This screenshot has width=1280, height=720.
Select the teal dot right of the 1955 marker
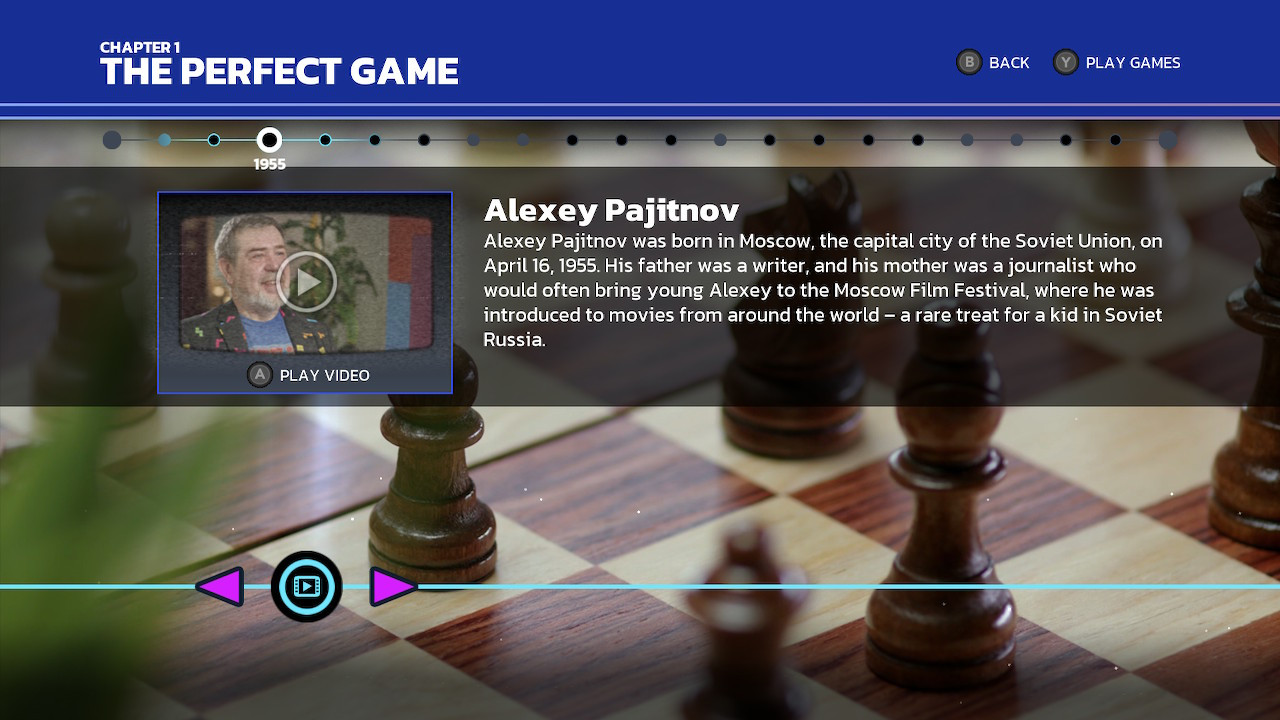click(x=324, y=140)
